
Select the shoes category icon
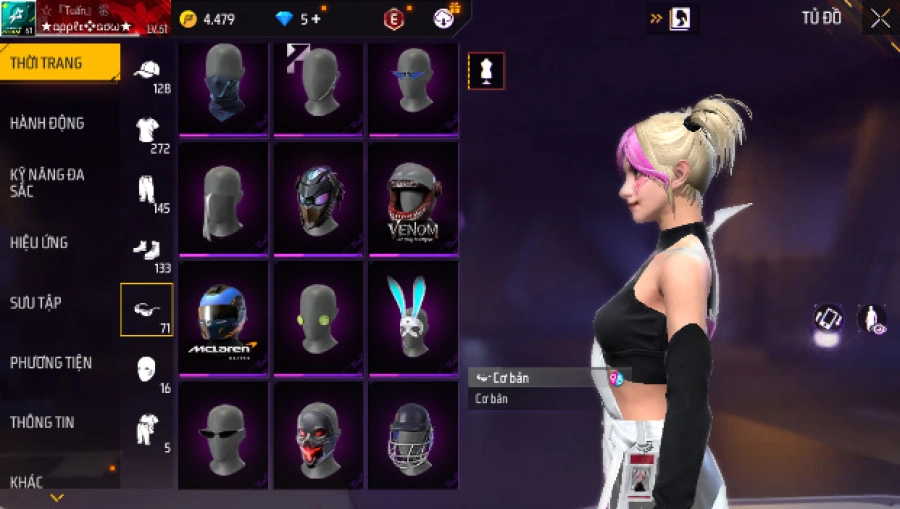(x=147, y=252)
